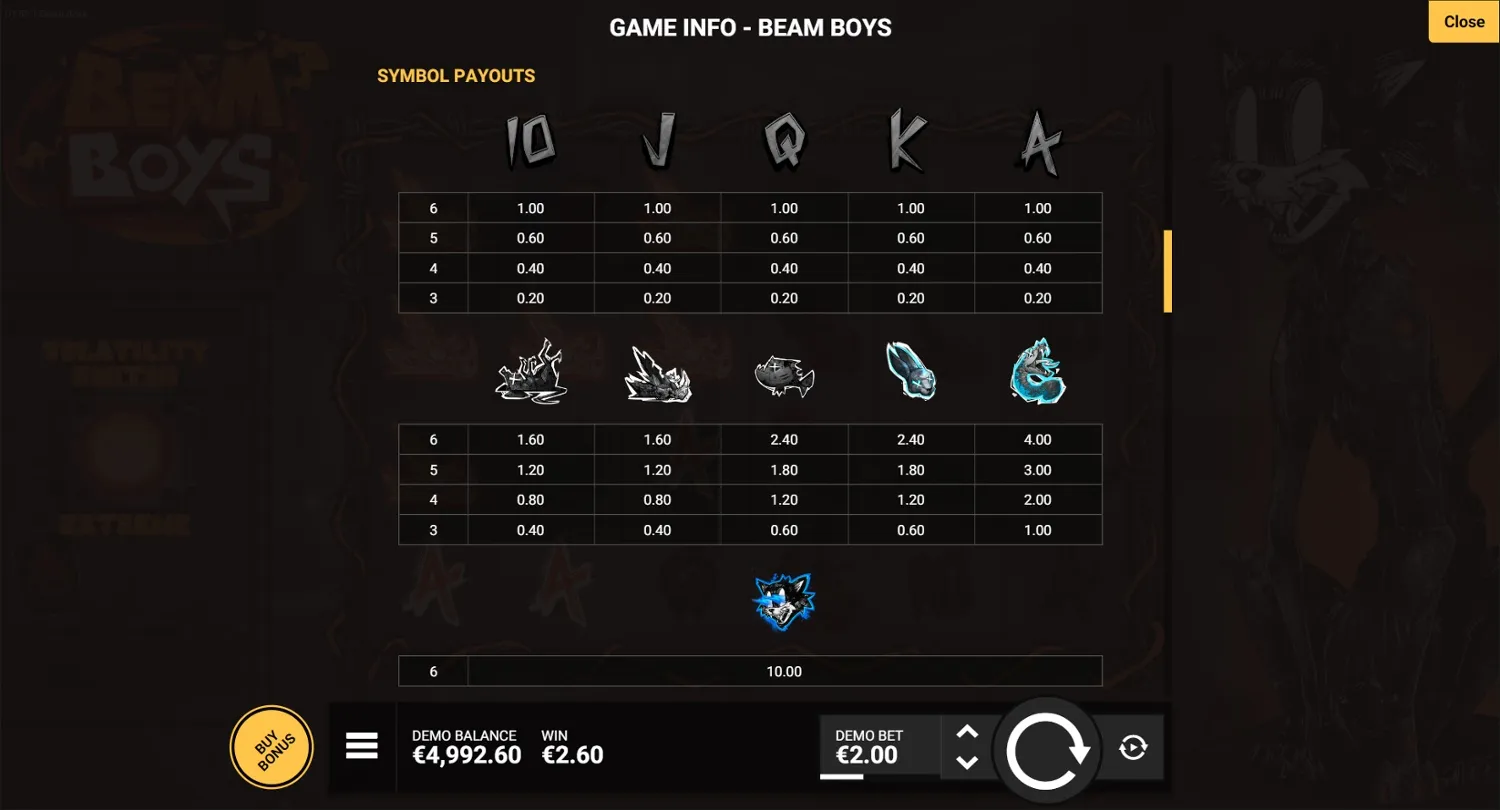The height and width of the screenshot is (810, 1500).
Task: Click the Close button to exit game info
Action: pos(1463,21)
